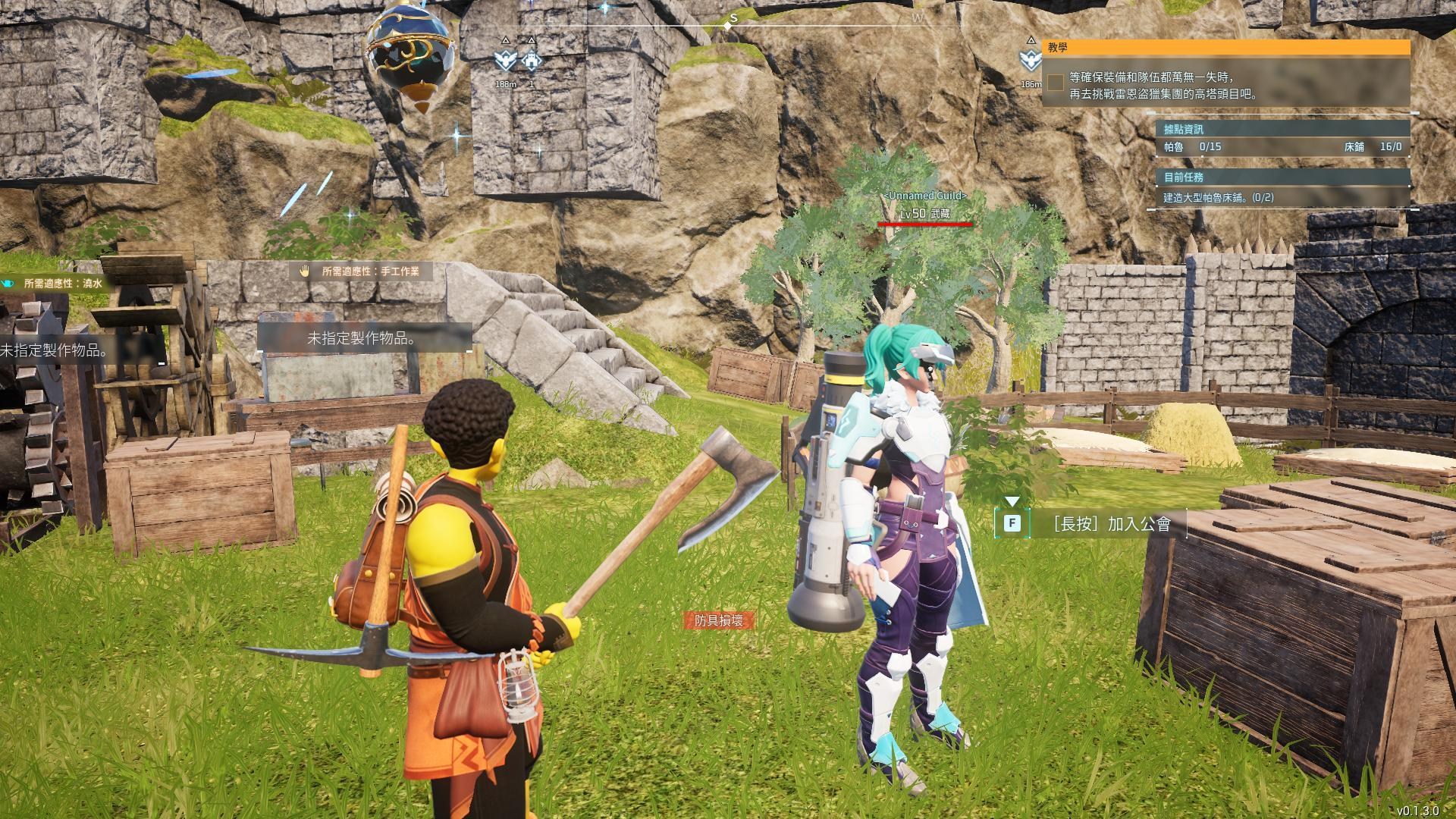Check the tutorial objective checkbox in 教學 panel
The height and width of the screenshot is (819, 1456).
pos(1056,83)
